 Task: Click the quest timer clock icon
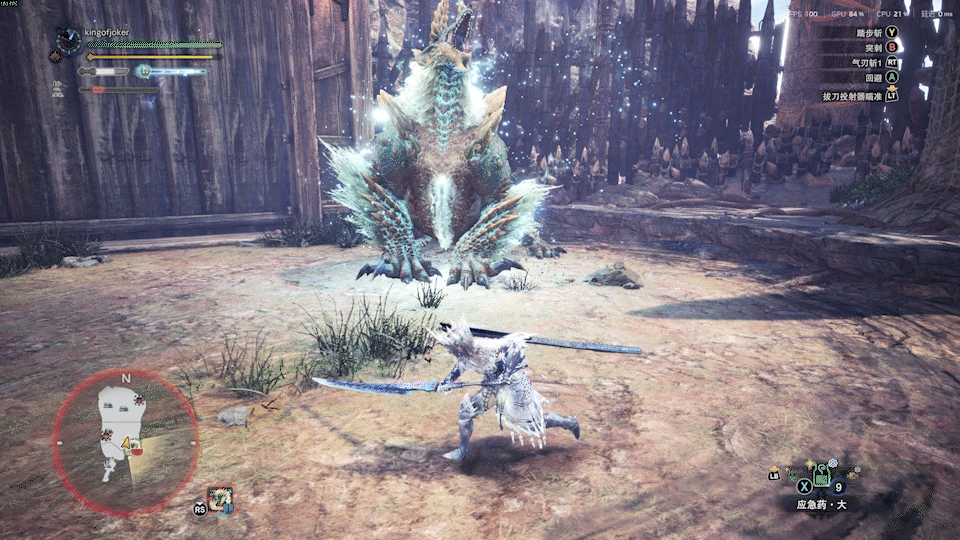tap(68, 40)
